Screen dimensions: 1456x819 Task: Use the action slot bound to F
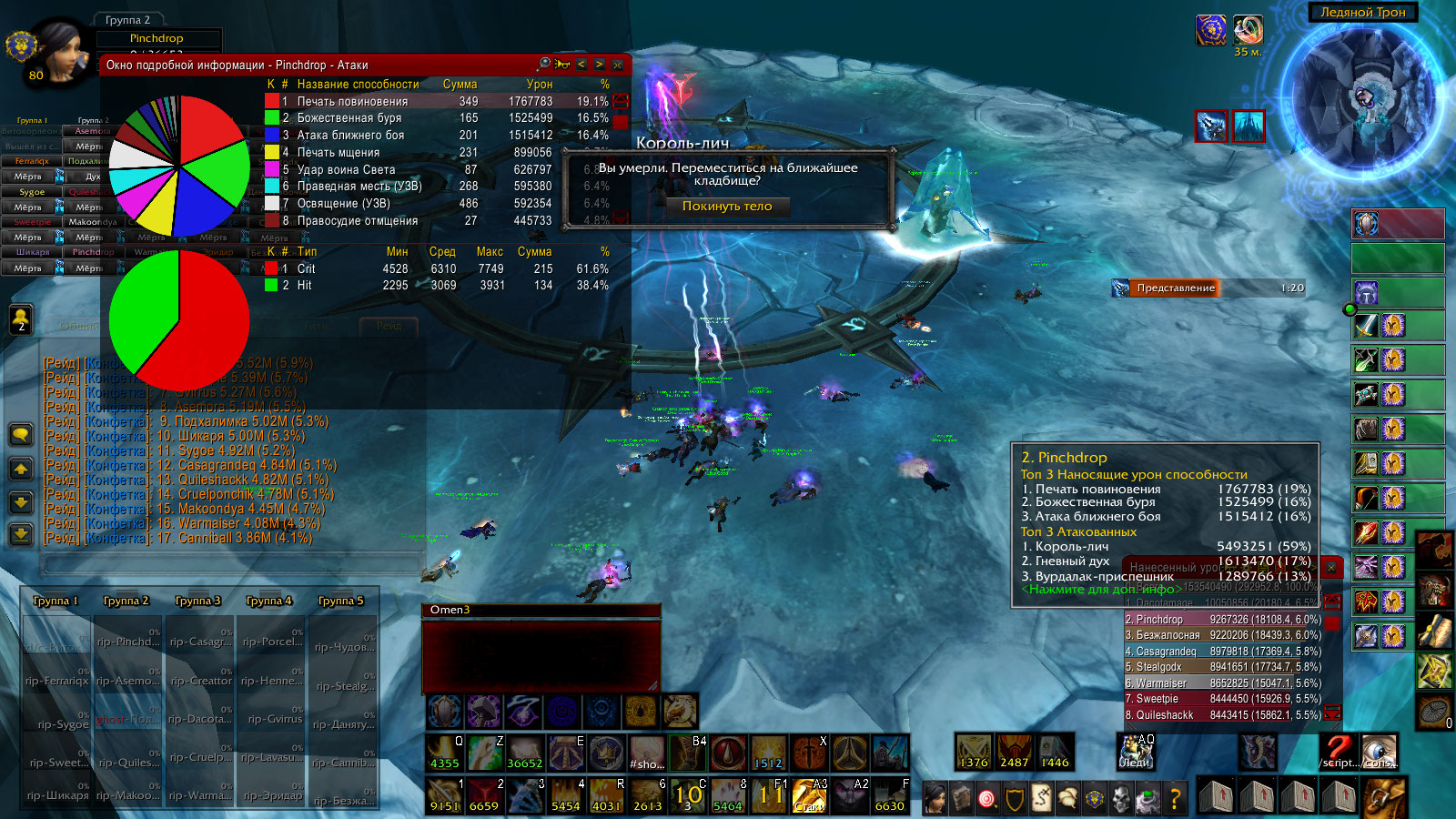(890, 794)
